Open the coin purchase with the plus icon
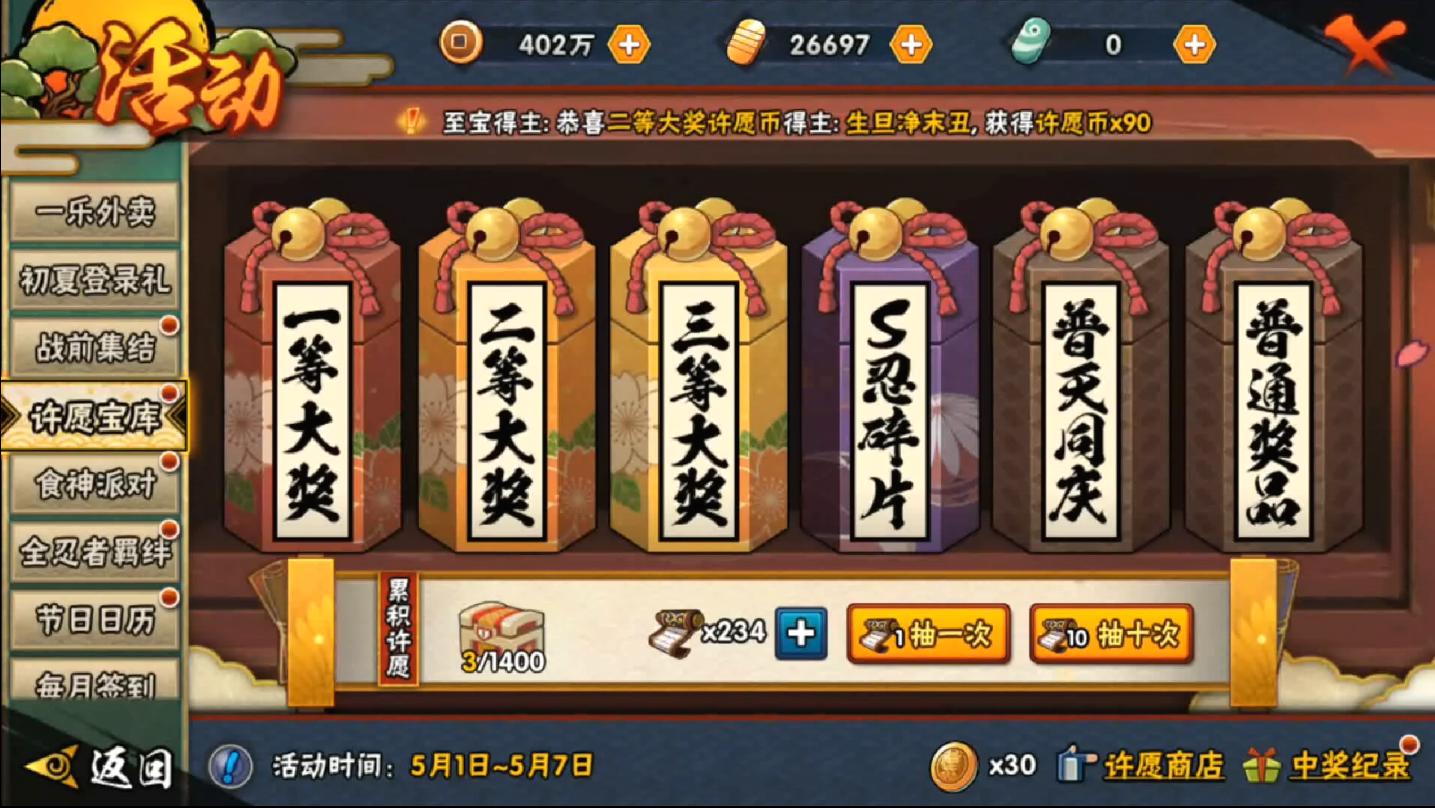1435x808 pixels. tap(627, 43)
